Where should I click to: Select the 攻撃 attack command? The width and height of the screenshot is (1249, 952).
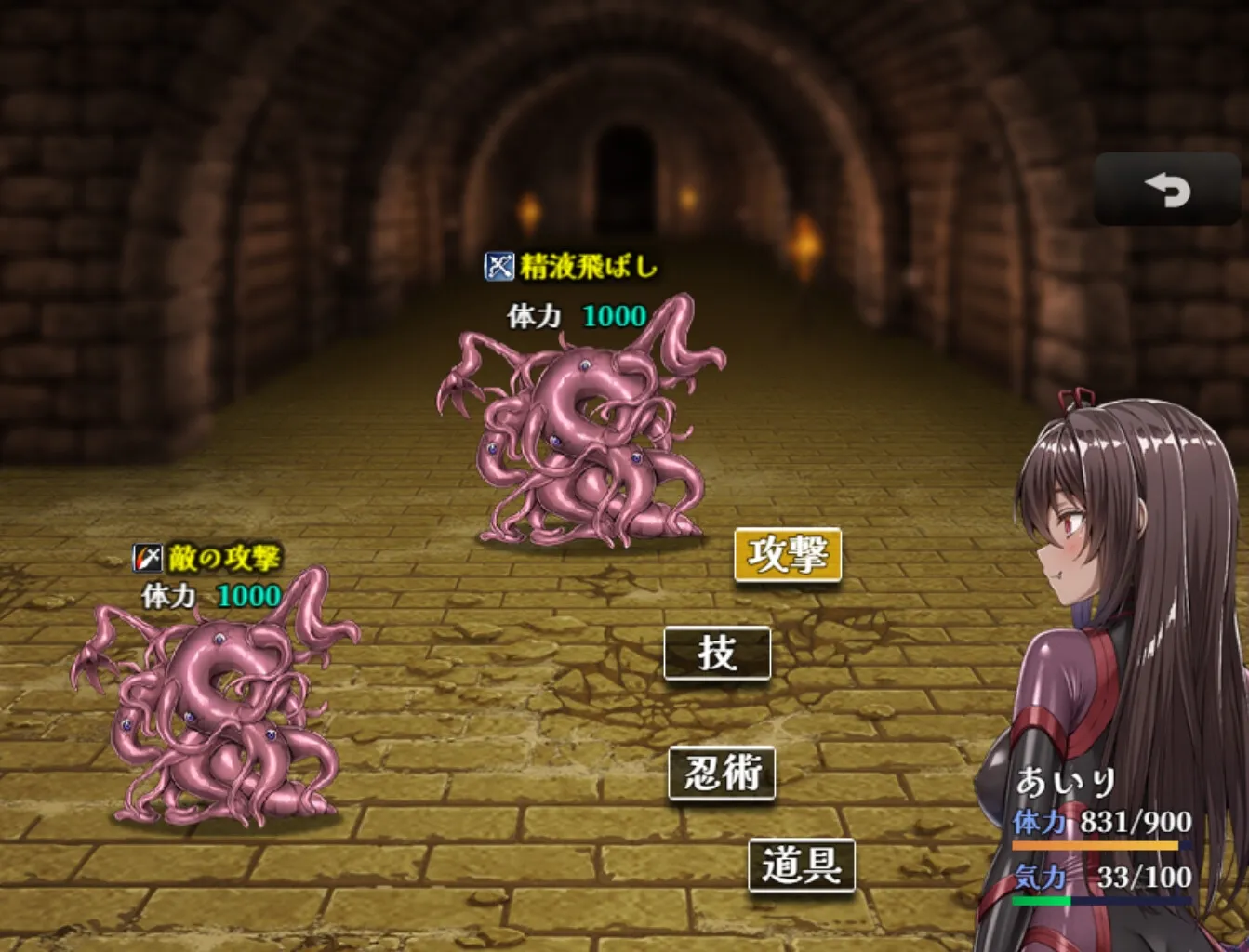tap(788, 555)
